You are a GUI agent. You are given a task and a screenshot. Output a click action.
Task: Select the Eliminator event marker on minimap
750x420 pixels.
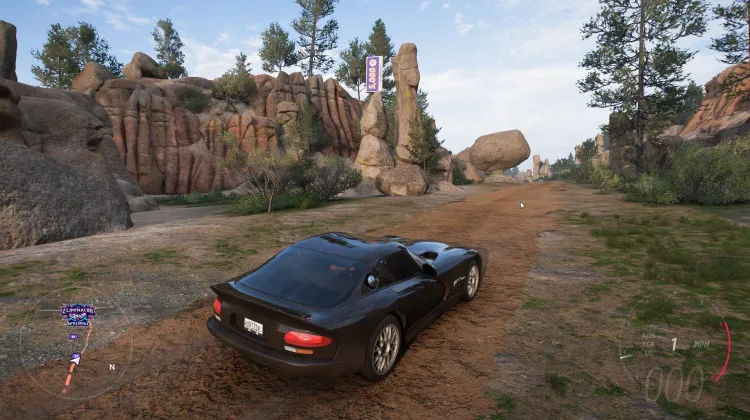click(78, 314)
